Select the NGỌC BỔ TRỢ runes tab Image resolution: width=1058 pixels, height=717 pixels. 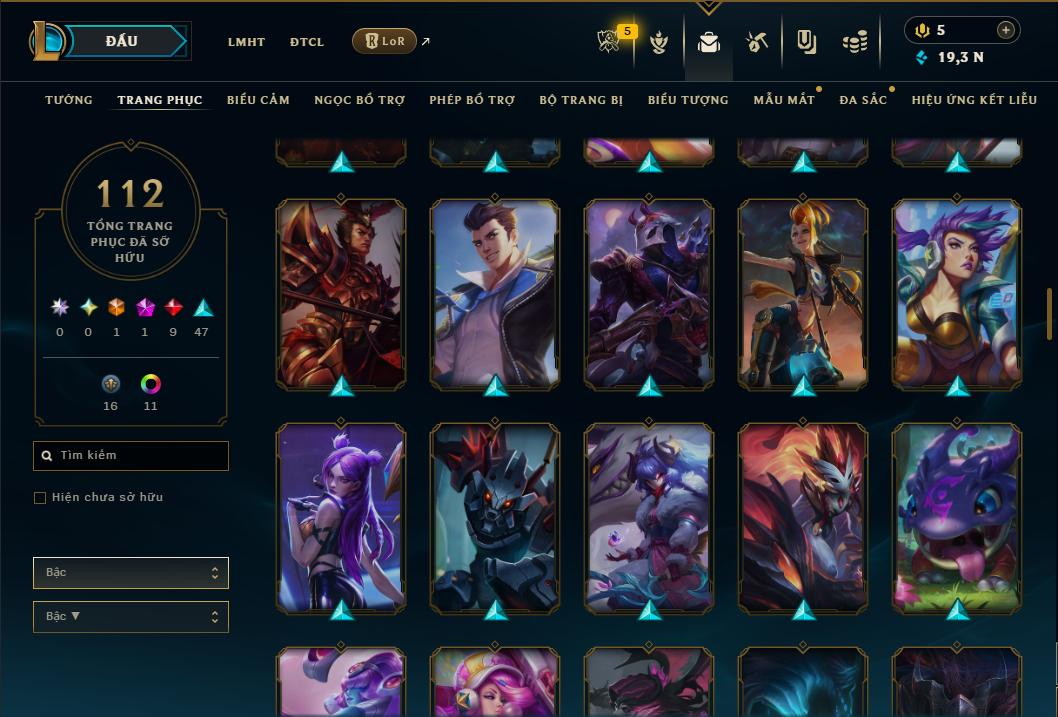tap(359, 100)
